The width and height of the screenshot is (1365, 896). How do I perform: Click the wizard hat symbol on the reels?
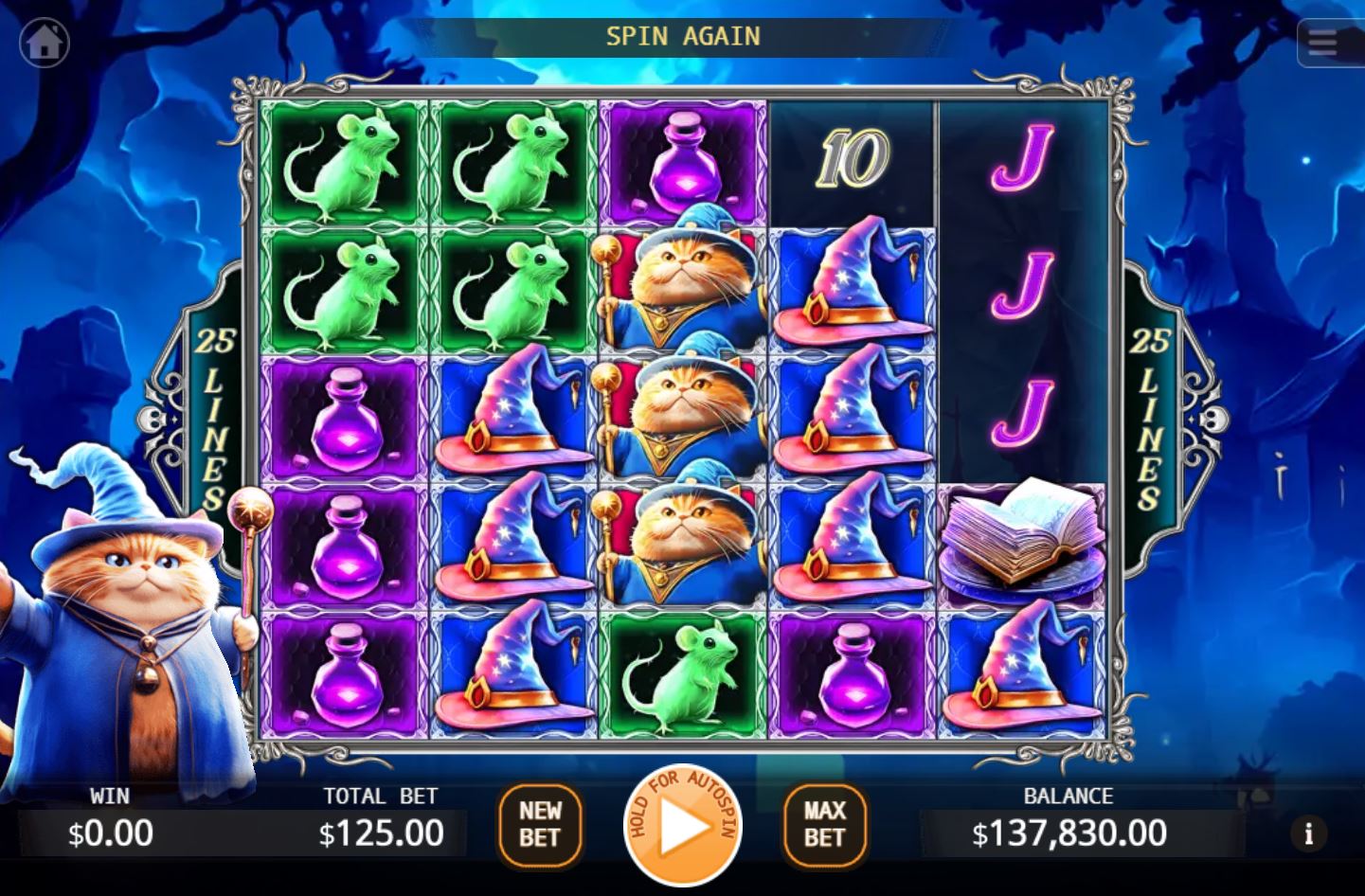tap(512, 415)
